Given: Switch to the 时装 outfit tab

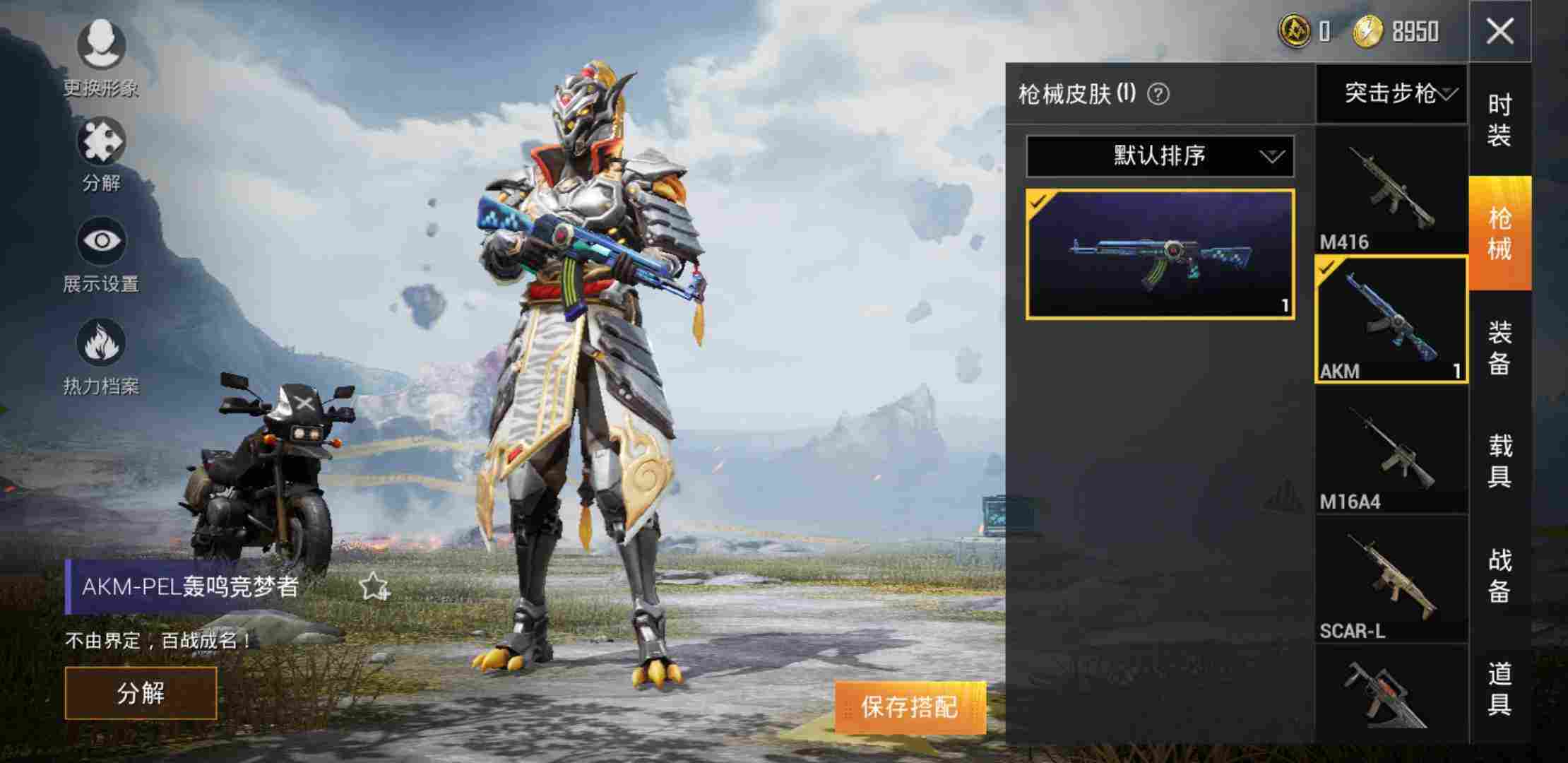Looking at the screenshot, I should pos(1499,120).
